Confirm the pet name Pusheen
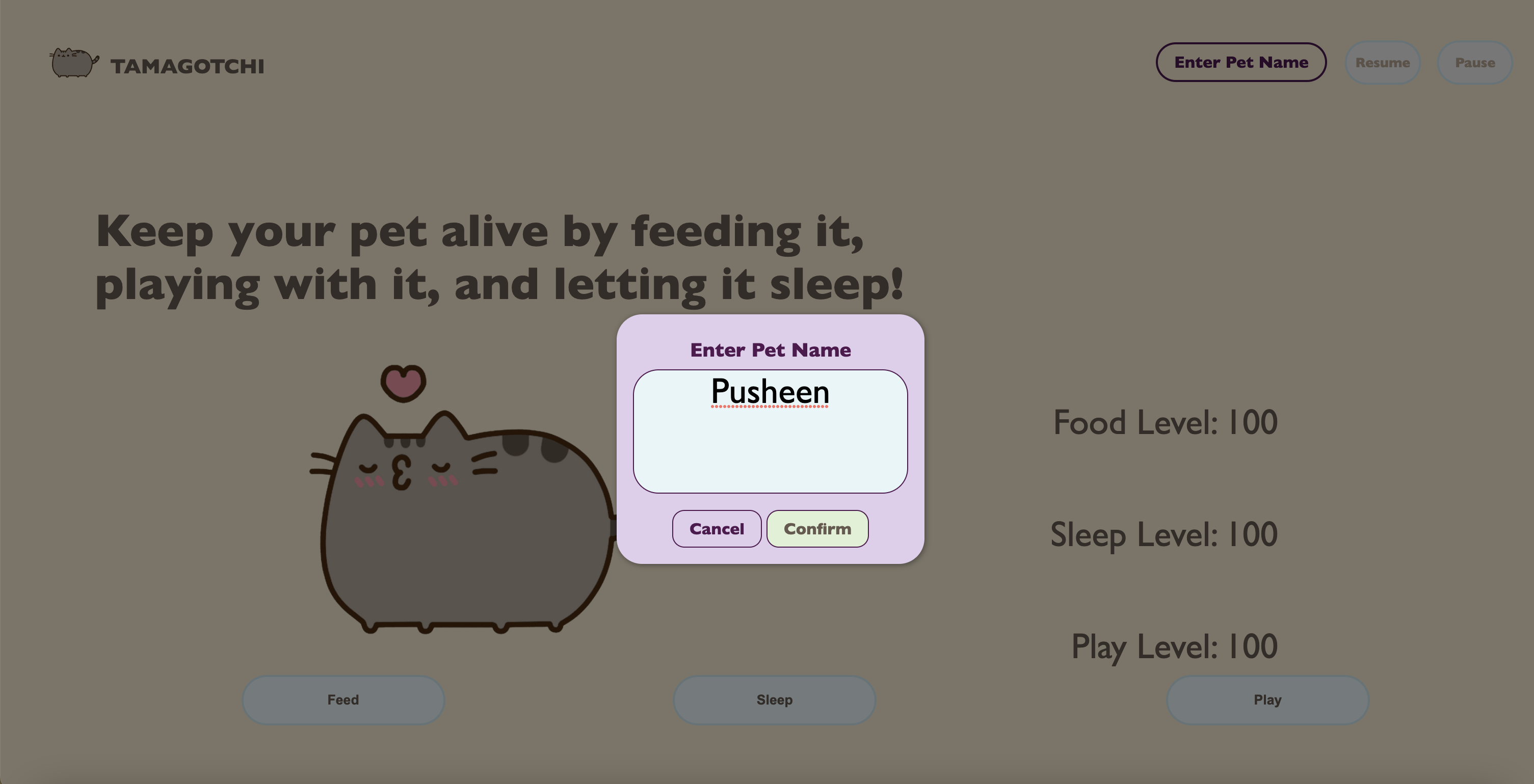This screenshot has height=784, width=1534. coord(817,529)
